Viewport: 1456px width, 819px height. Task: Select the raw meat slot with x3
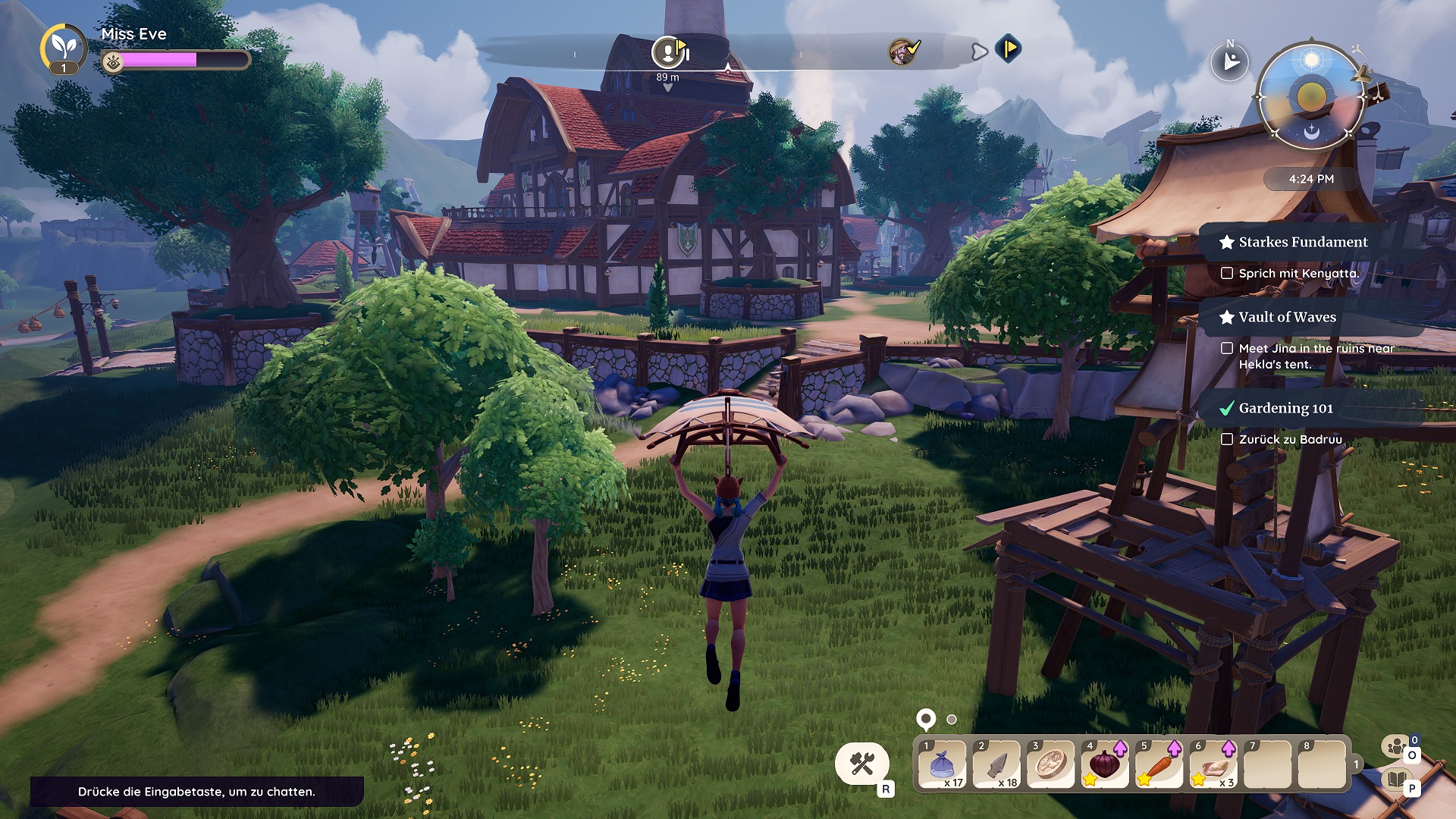click(x=1213, y=764)
